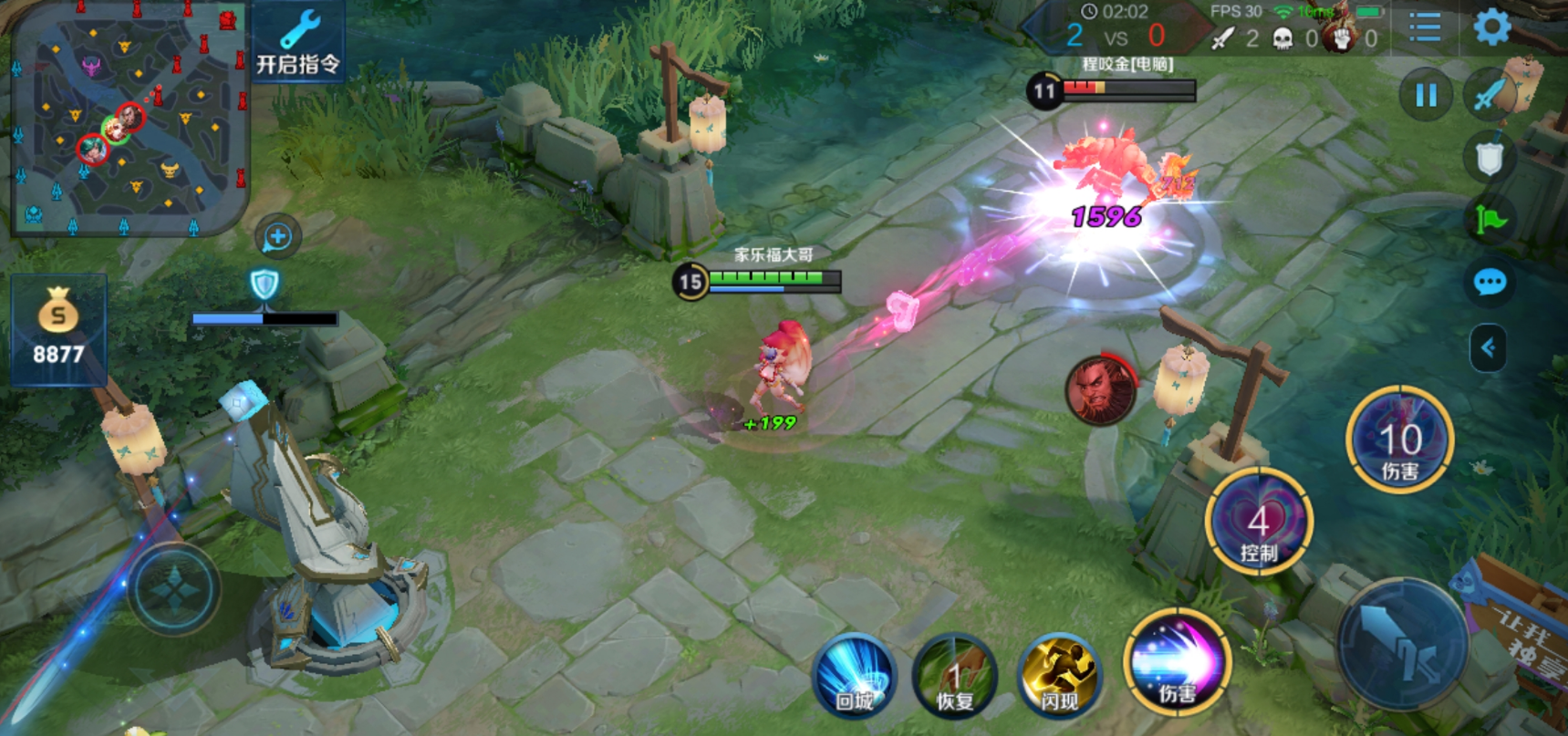The width and height of the screenshot is (1568, 736).
Task: Expand the side panel arrow
Action: pos(1488,347)
